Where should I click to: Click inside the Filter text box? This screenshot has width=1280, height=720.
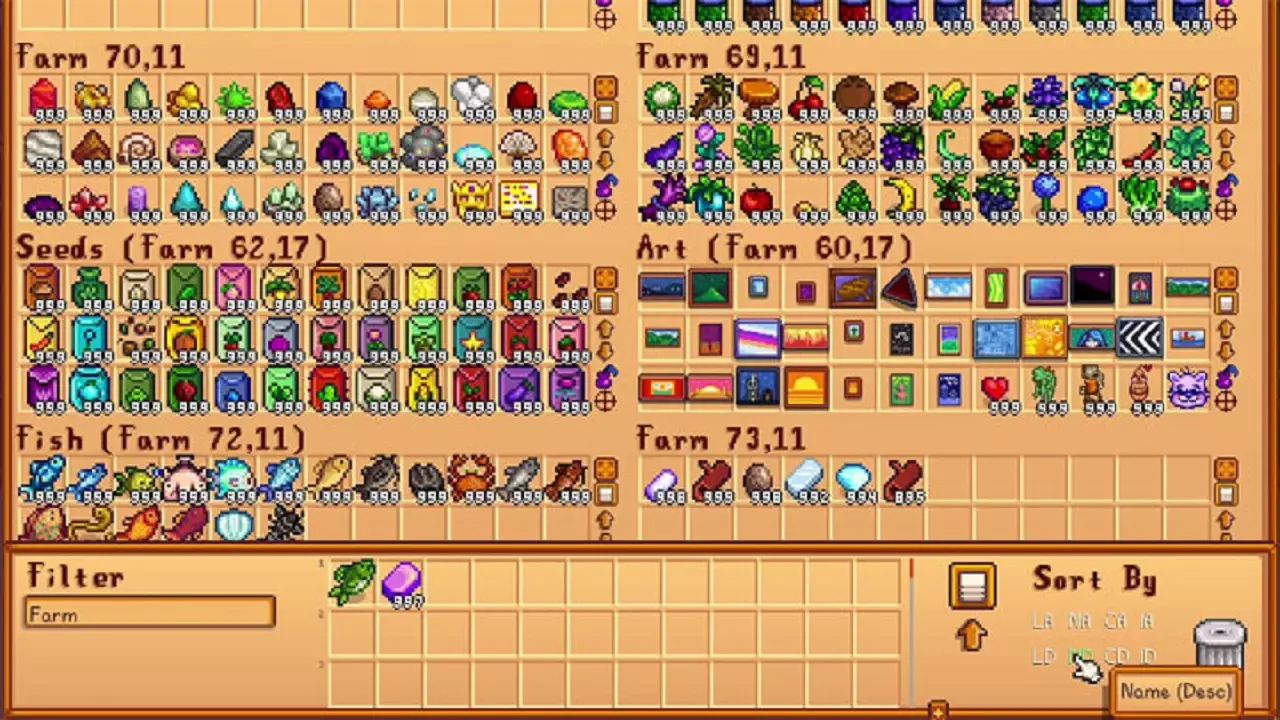click(150, 614)
